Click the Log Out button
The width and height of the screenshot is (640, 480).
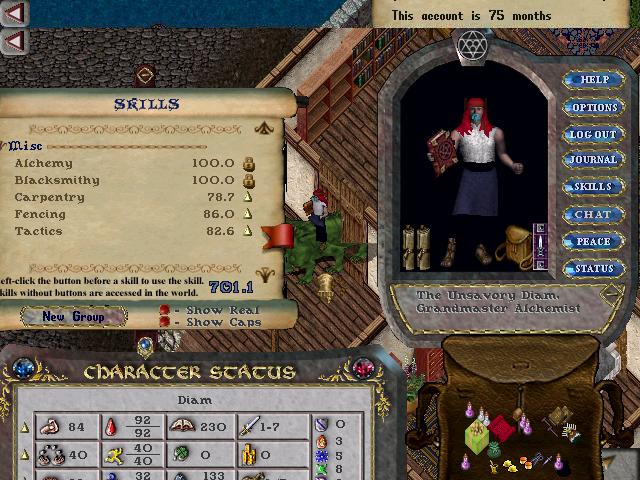click(x=594, y=134)
